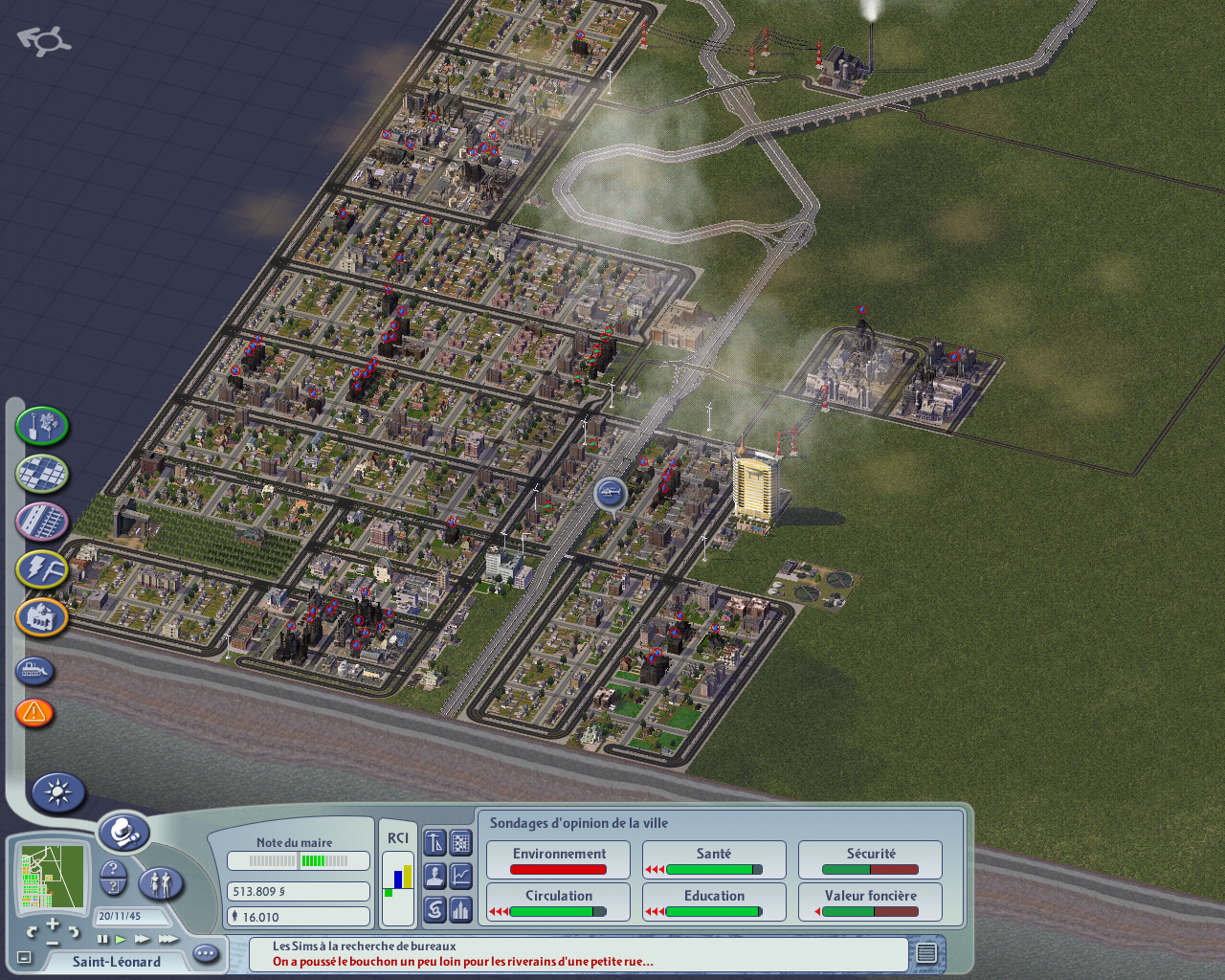Open the zoning tools menu
The image size is (1225, 980).
pyautogui.click(x=42, y=473)
